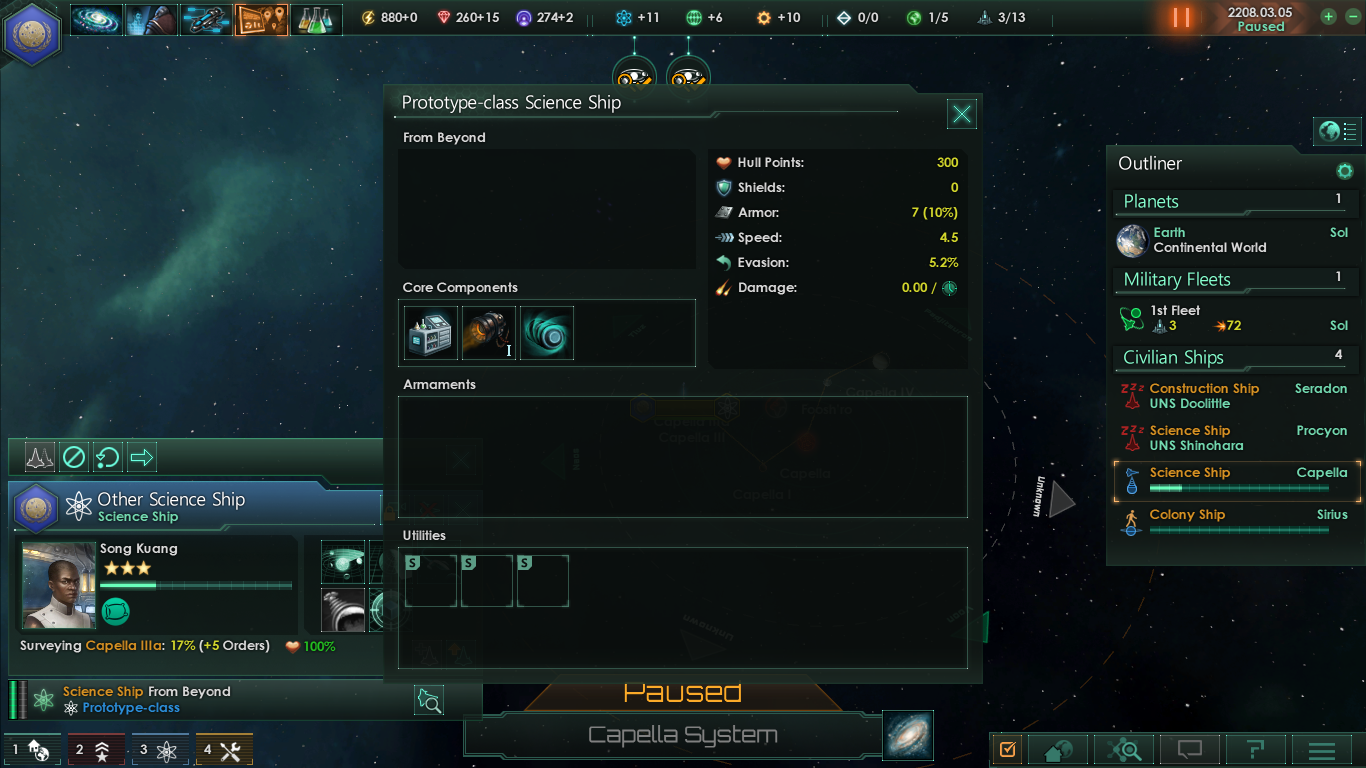1366x768 pixels.
Task: Click Song Kuang's scientist portrait
Action: pyautogui.click(x=58, y=585)
